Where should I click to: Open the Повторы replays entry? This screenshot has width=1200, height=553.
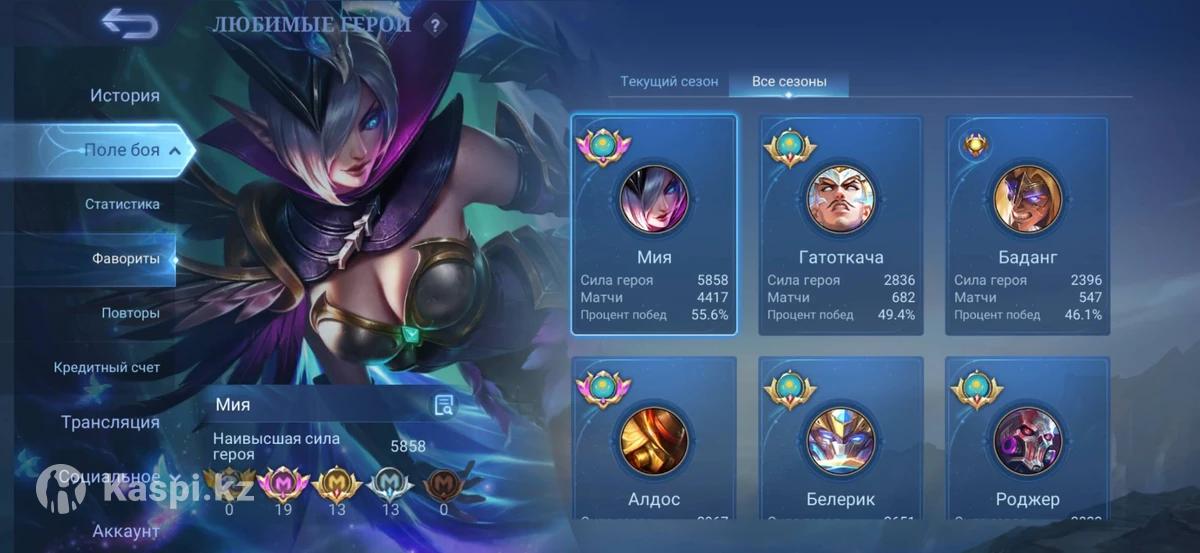pos(130,313)
